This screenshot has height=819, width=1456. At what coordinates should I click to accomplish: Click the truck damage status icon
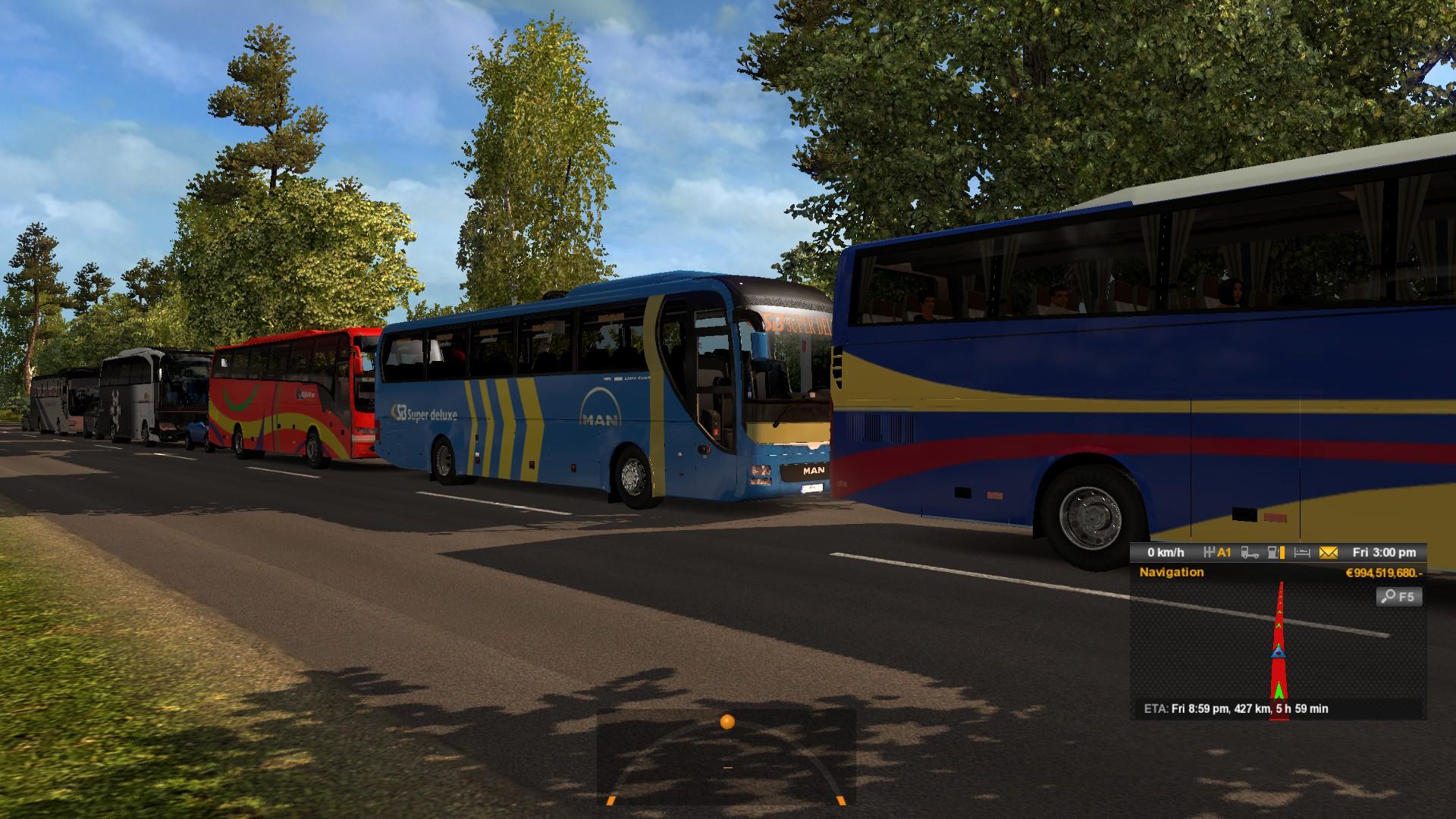[x=1250, y=553]
